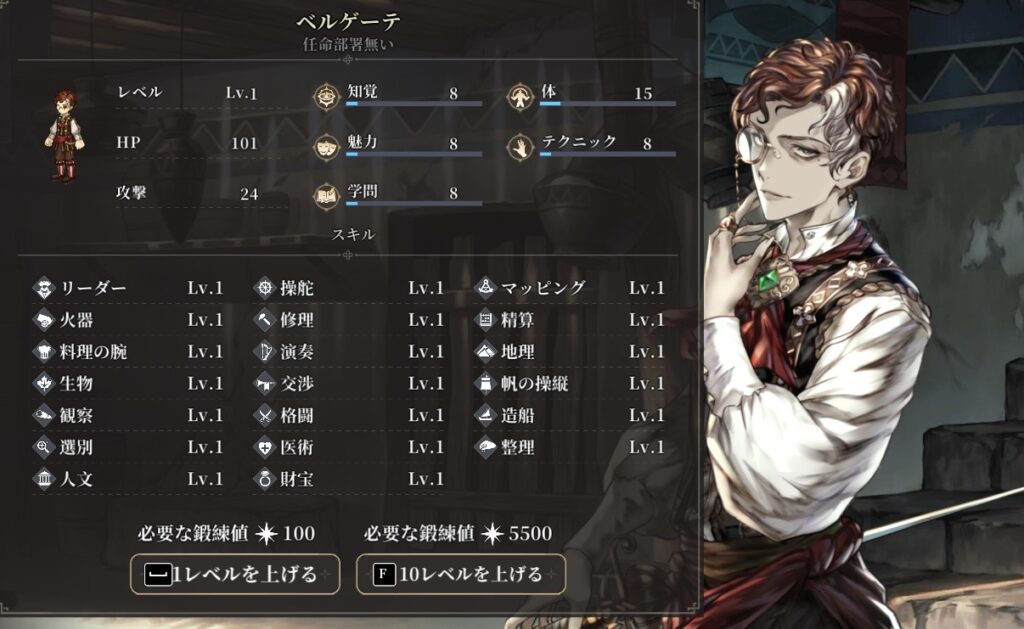Click the 修理 skill row

click(348, 320)
